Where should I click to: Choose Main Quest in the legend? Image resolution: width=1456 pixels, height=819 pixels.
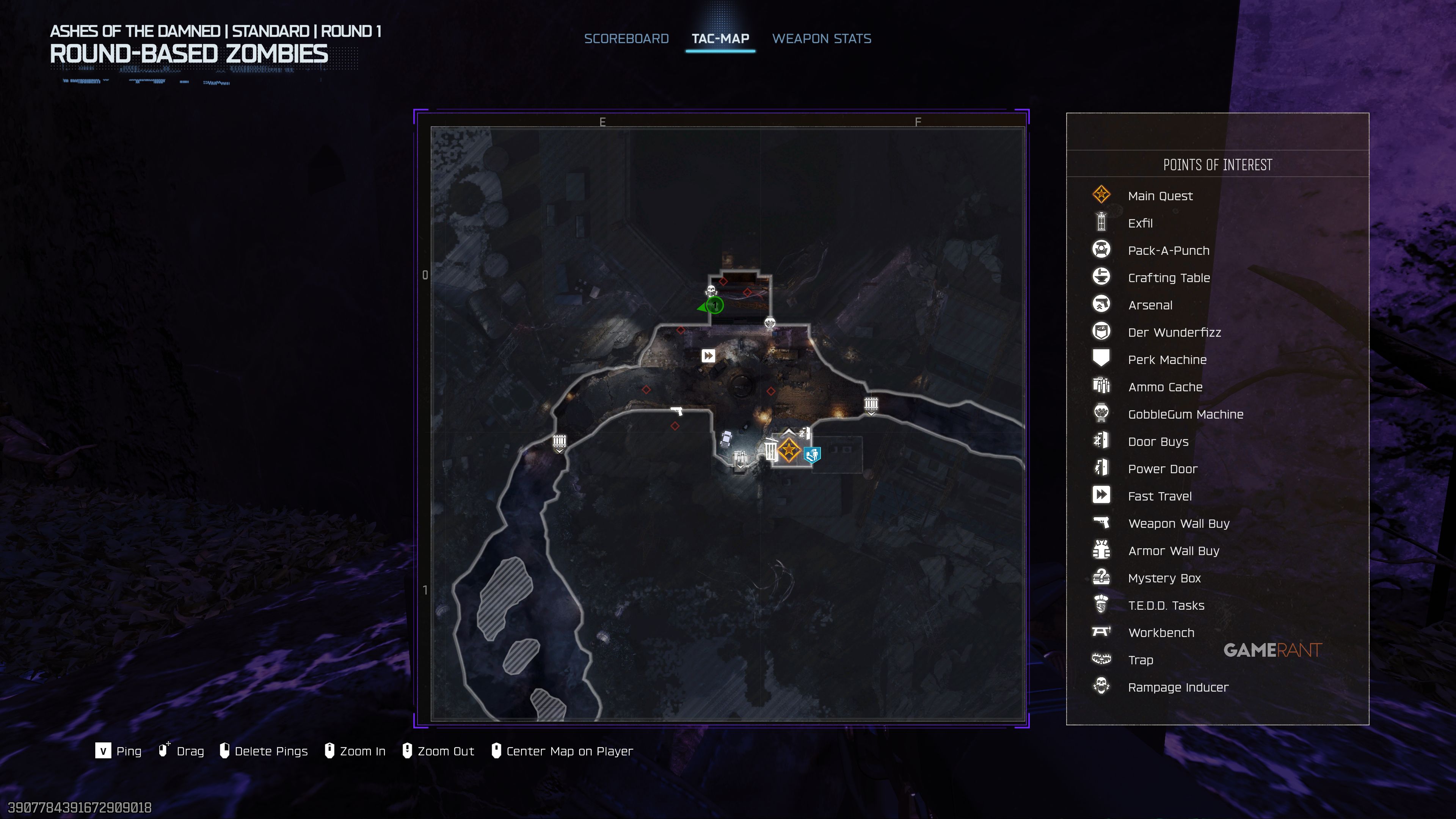click(x=1160, y=196)
